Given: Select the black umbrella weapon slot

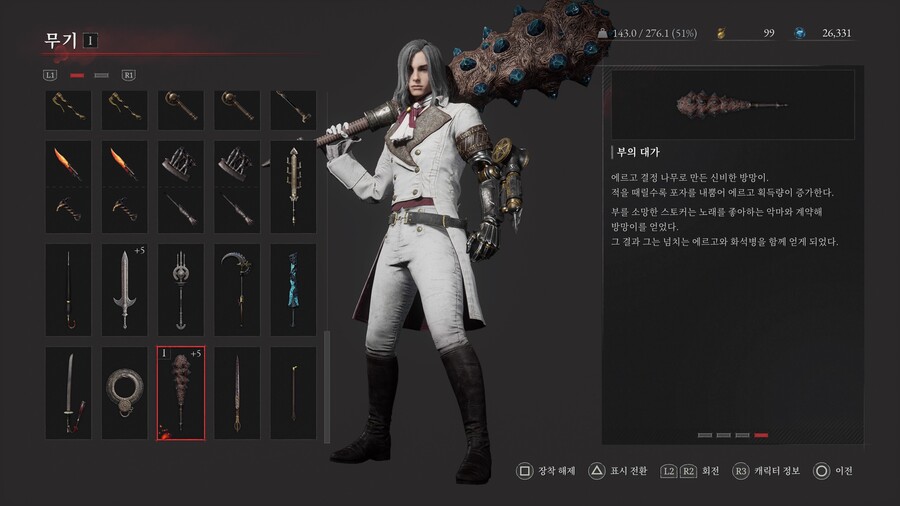Looking at the screenshot, I should 68,290.
